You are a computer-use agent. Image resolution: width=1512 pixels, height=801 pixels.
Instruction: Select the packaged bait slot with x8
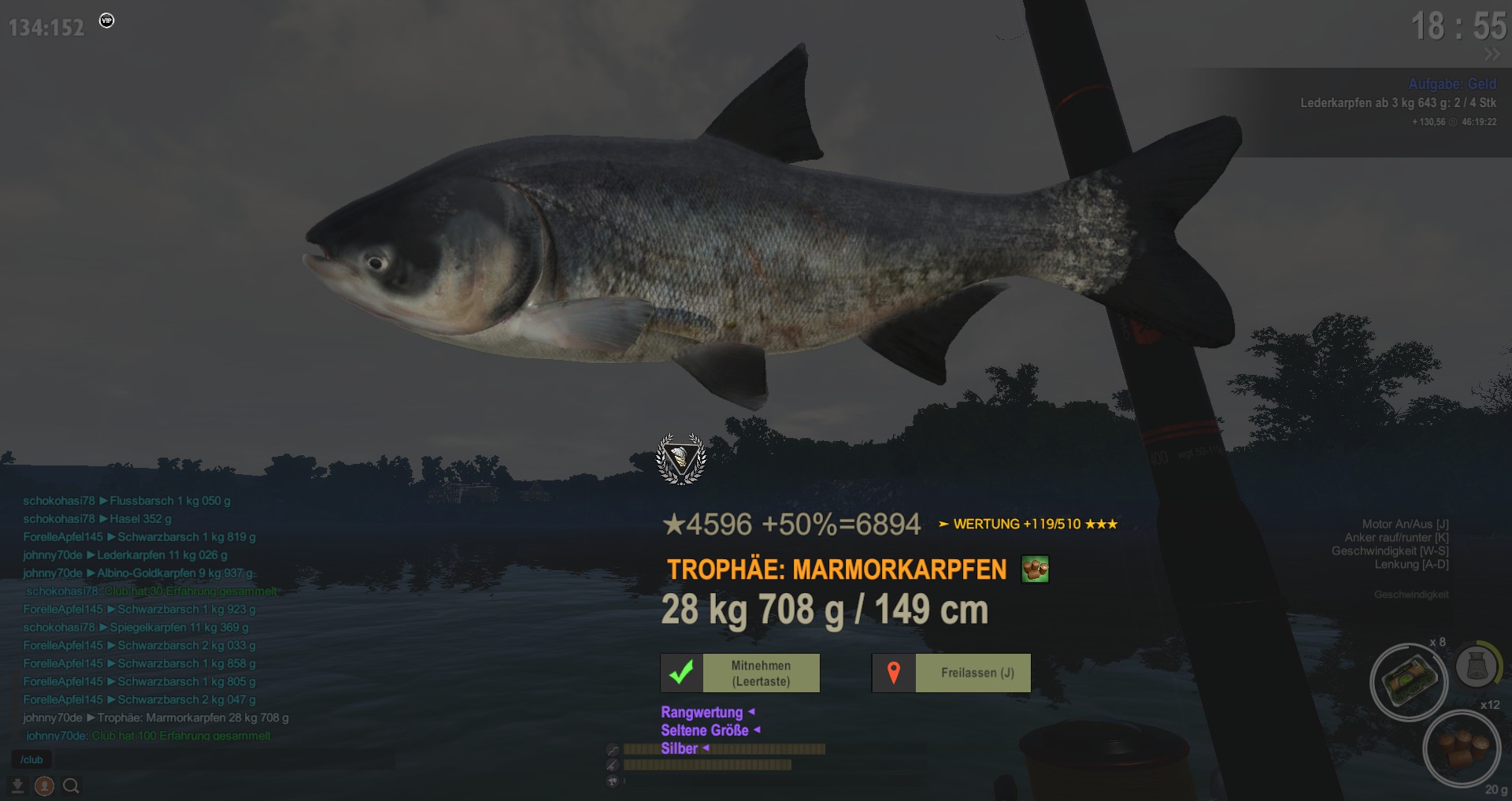[1408, 681]
